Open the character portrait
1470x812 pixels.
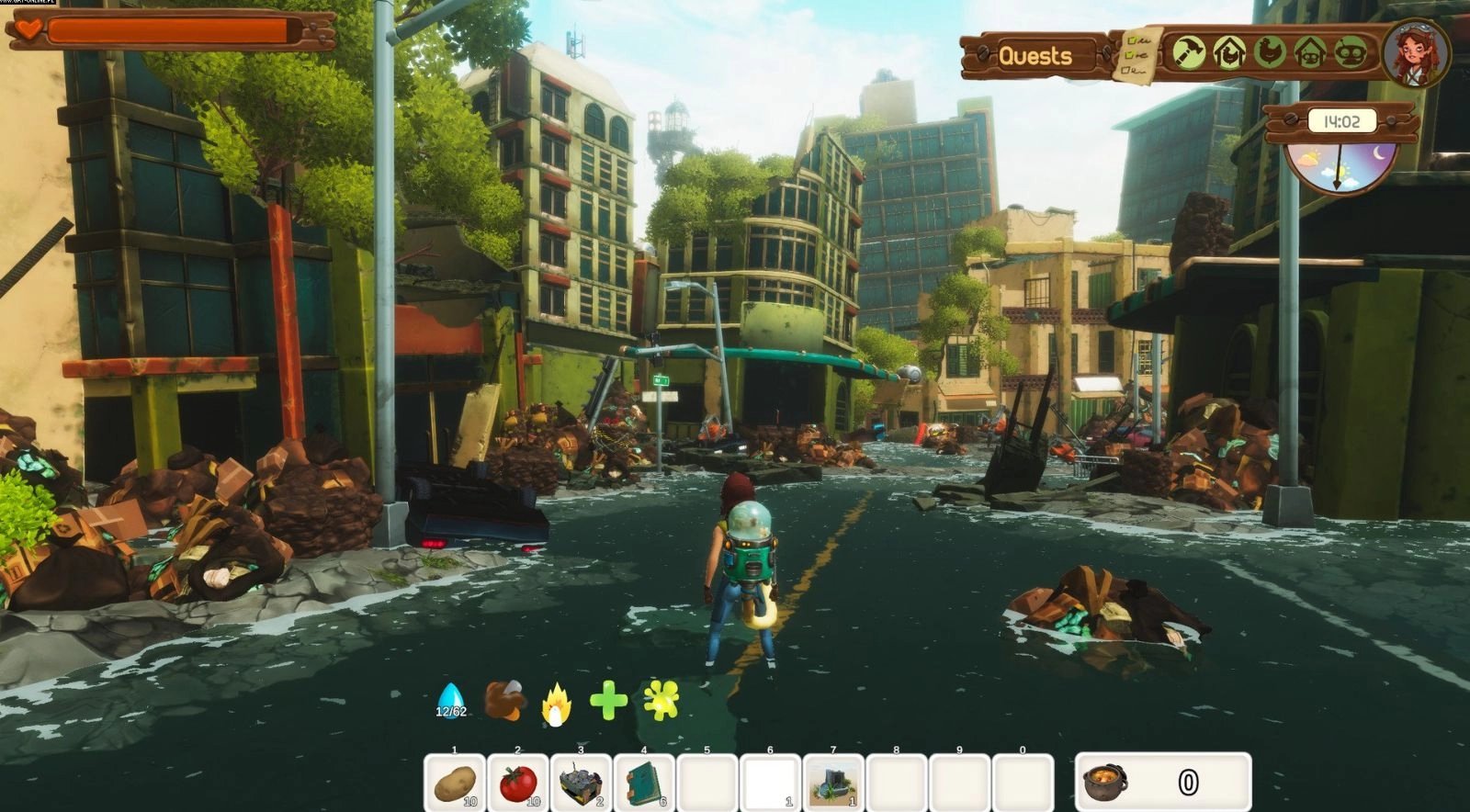click(x=1415, y=53)
